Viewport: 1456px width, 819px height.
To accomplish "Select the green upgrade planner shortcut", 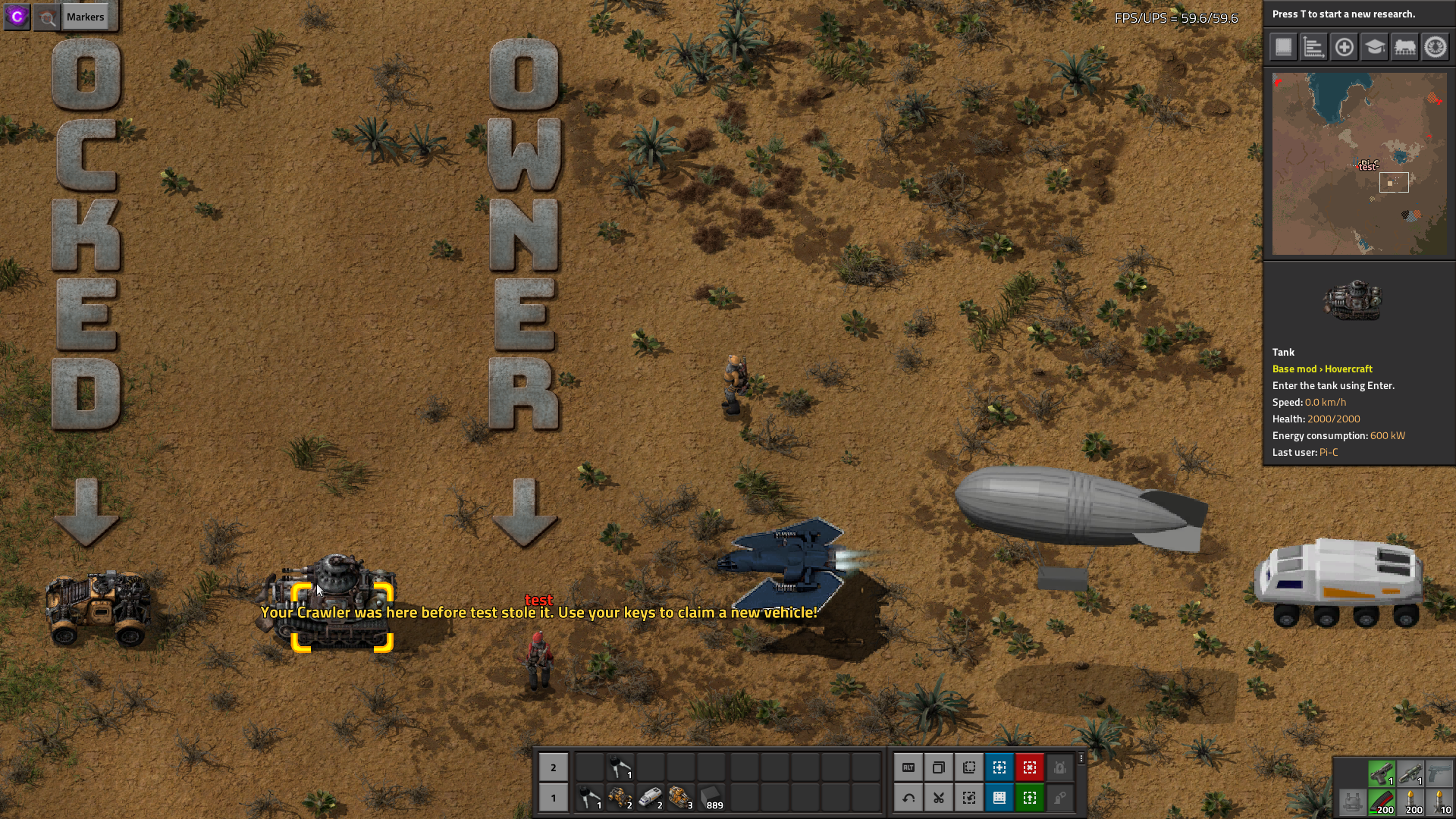I will pos(1030,798).
